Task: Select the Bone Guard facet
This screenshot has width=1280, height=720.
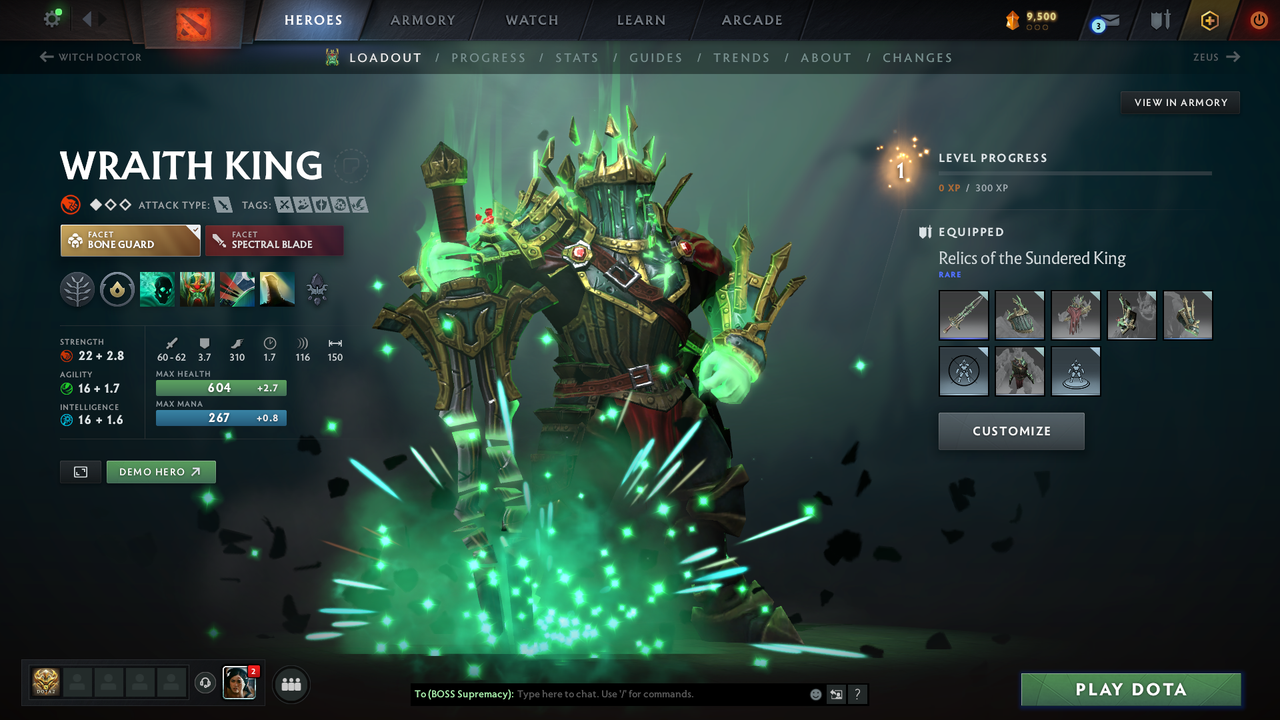Action: pos(130,240)
